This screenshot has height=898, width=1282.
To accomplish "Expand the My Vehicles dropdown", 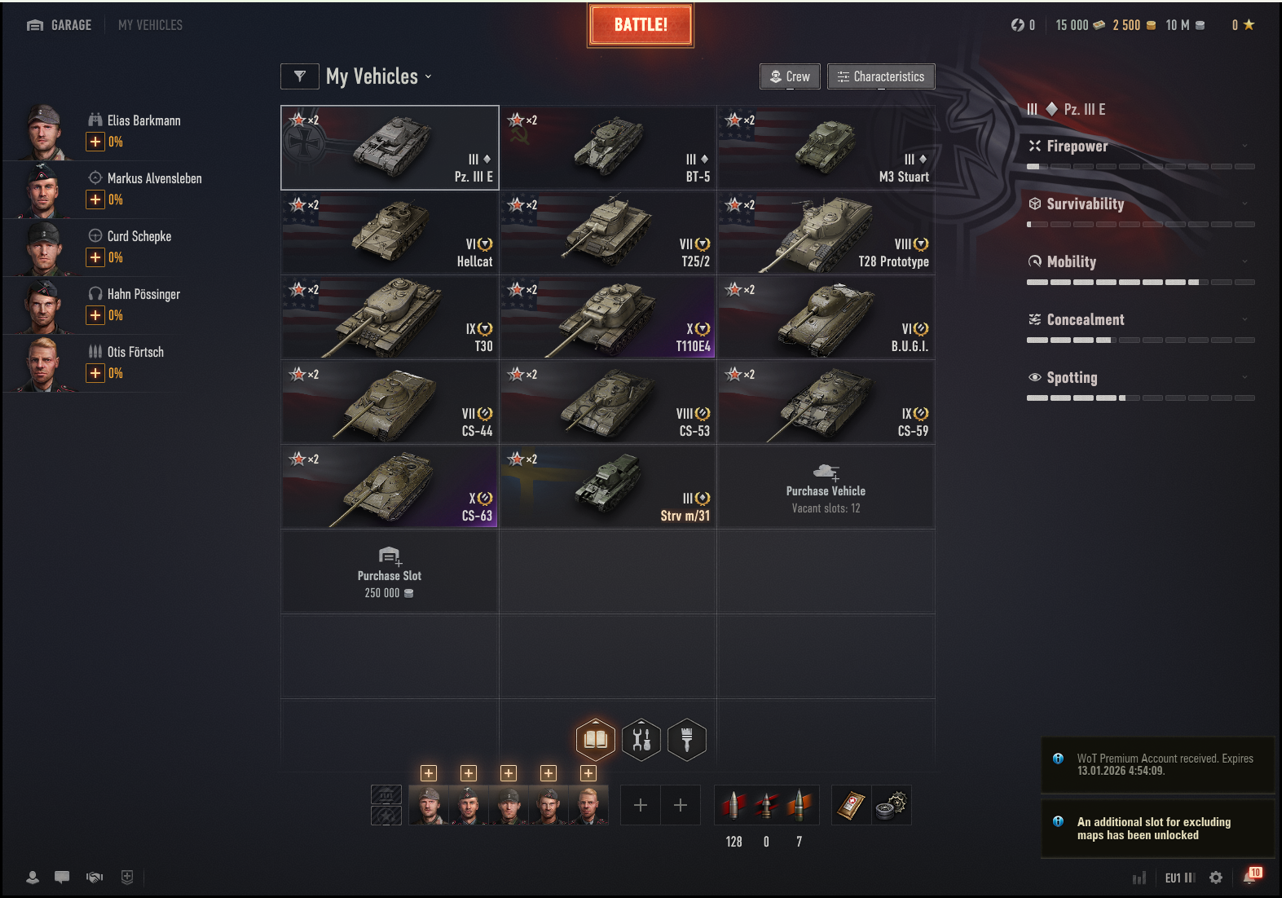I will (x=380, y=77).
